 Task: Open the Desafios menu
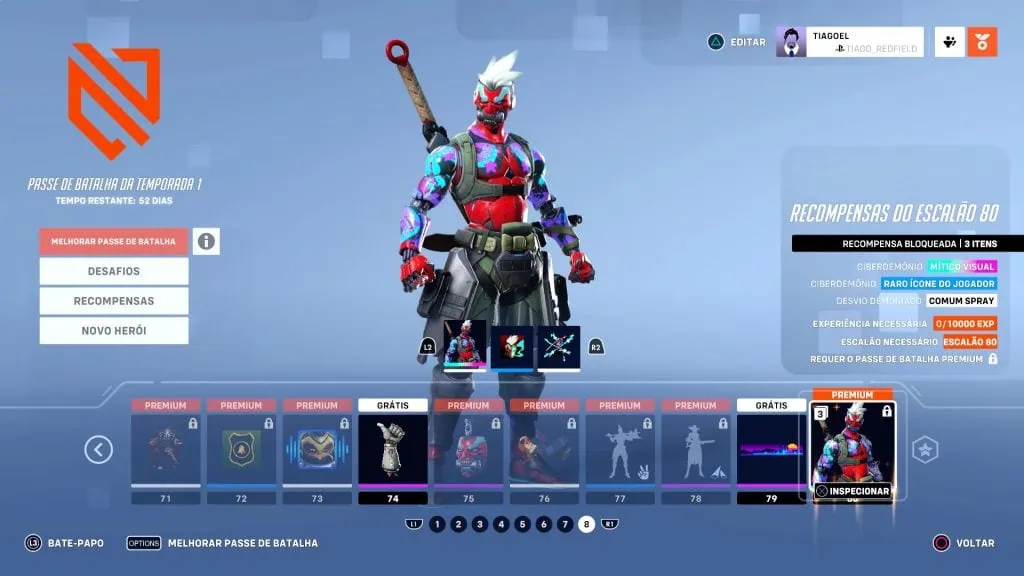114,271
